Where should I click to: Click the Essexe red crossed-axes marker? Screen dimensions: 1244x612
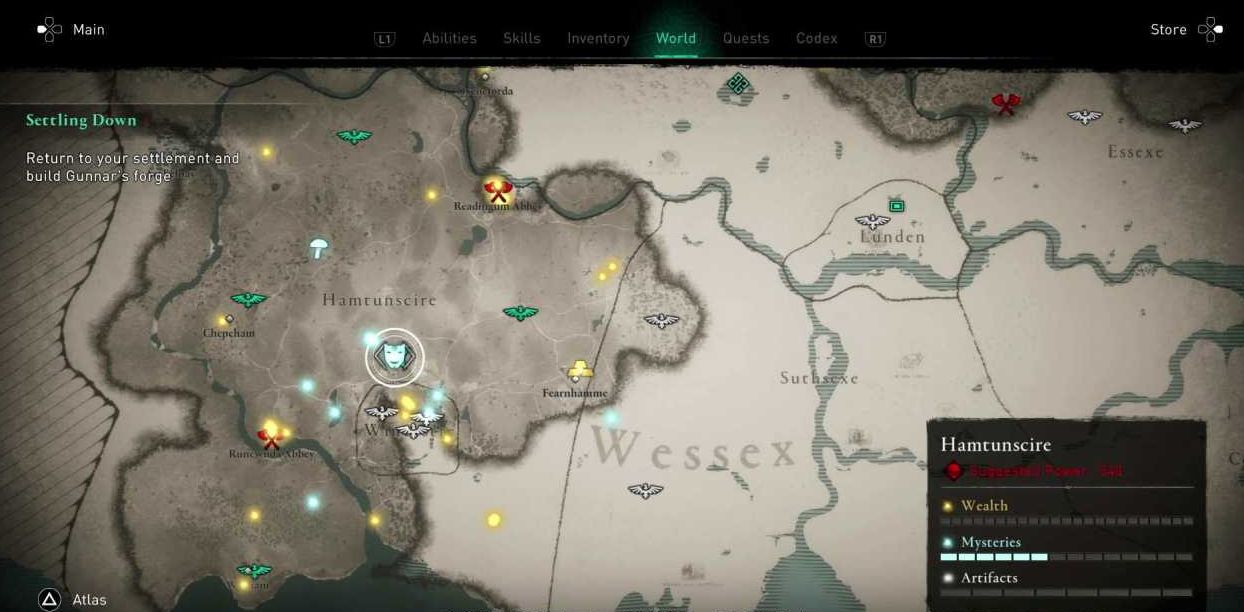[x=1005, y=103]
